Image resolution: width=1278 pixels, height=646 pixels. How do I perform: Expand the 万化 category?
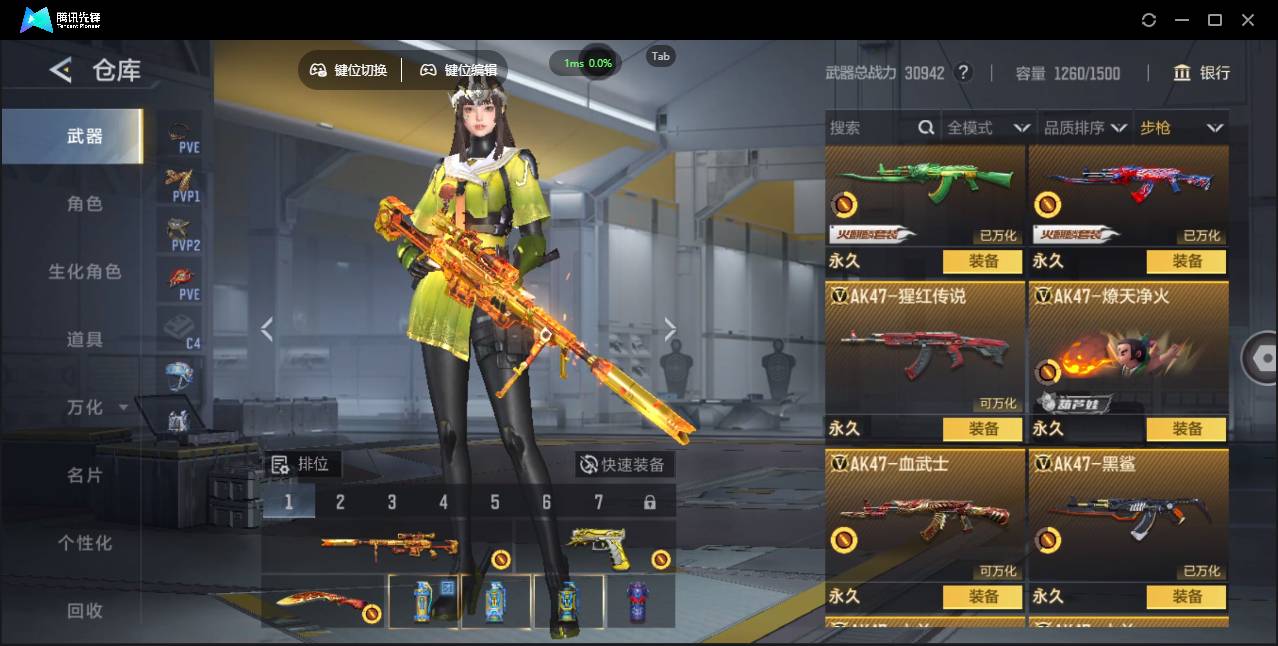click(96, 408)
